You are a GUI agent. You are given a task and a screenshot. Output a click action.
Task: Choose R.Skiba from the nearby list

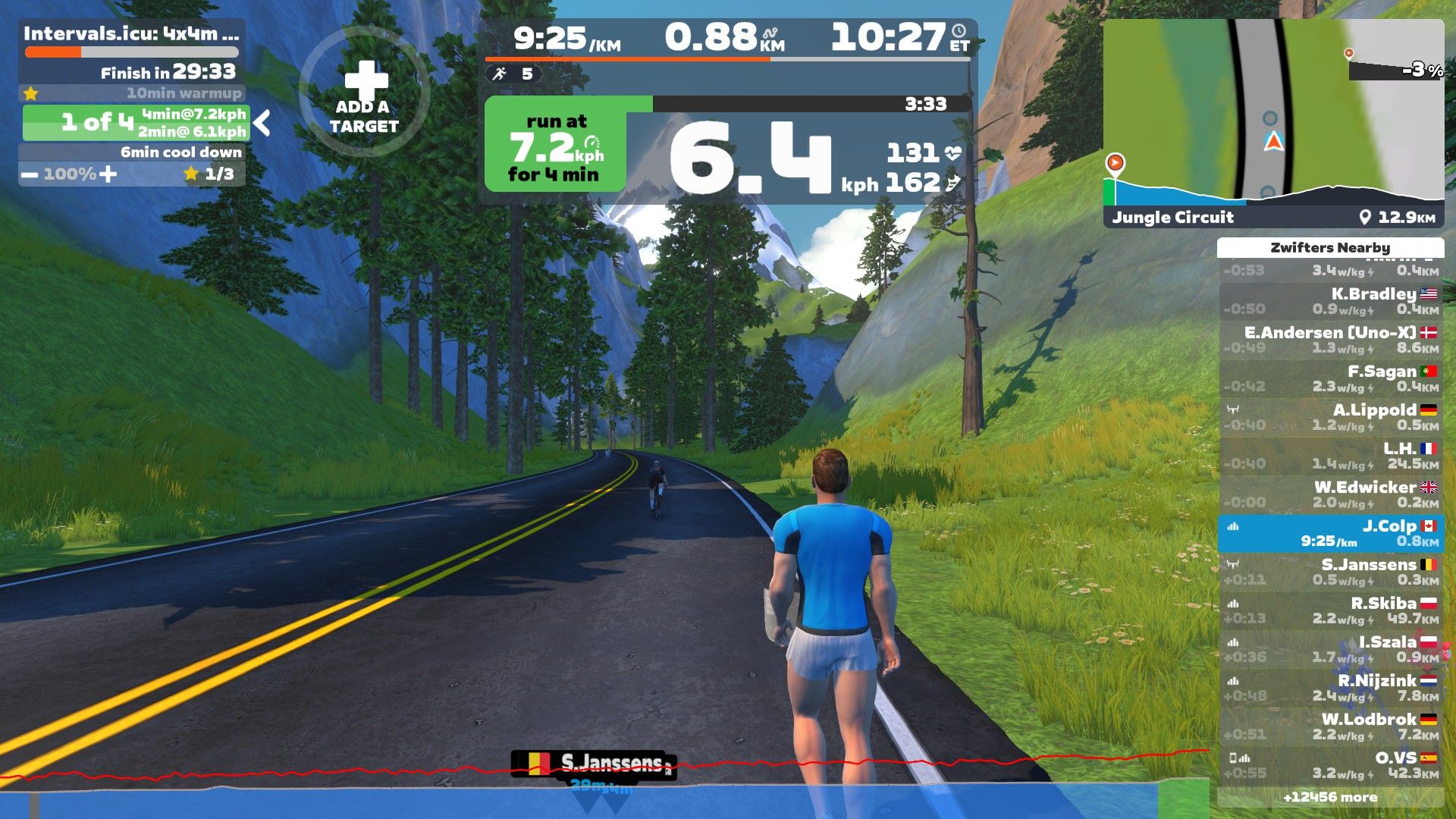pos(1331,610)
